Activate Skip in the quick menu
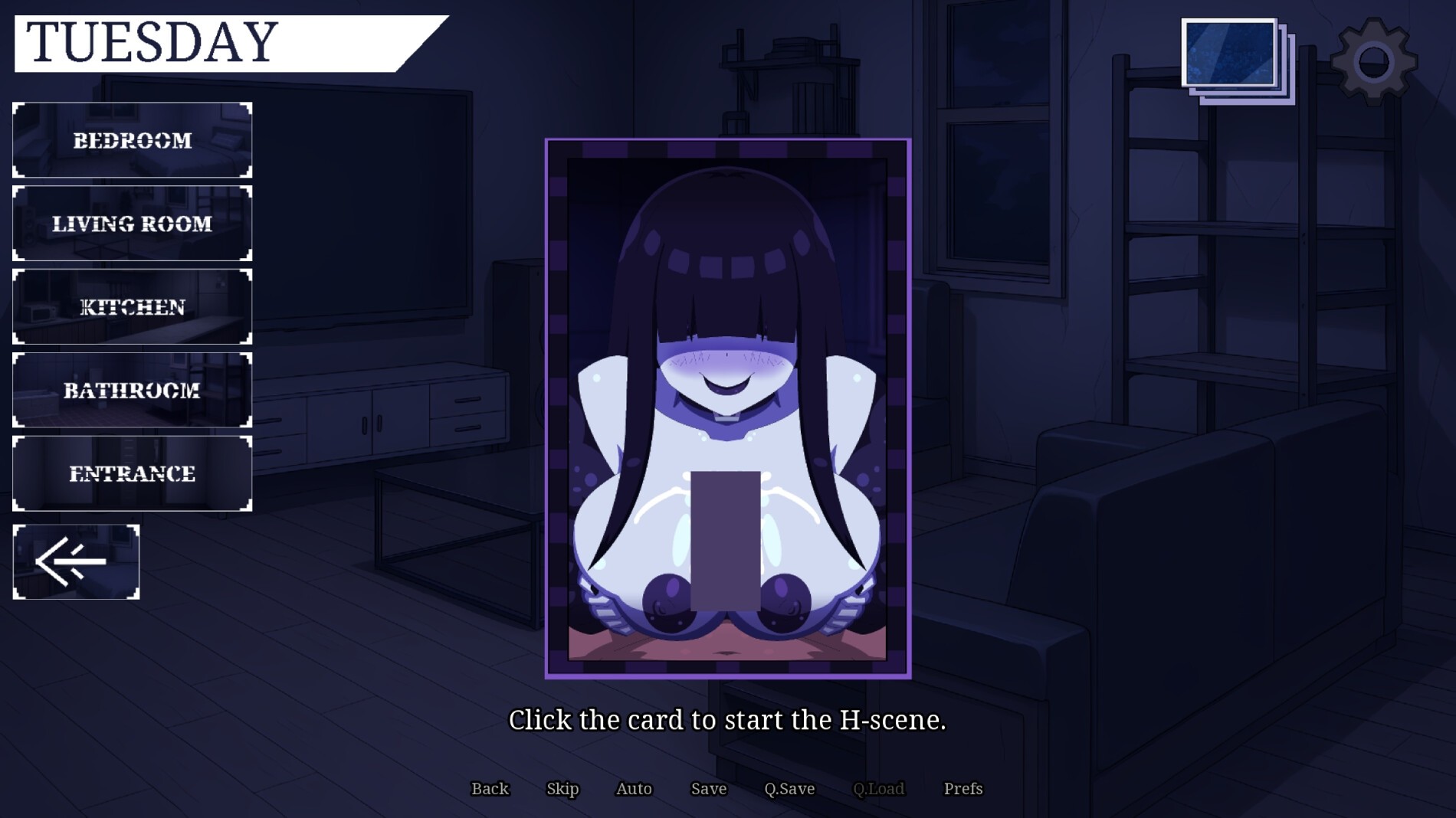Image resolution: width=1456 pixels, height=818 pixels. pos(562,789)
